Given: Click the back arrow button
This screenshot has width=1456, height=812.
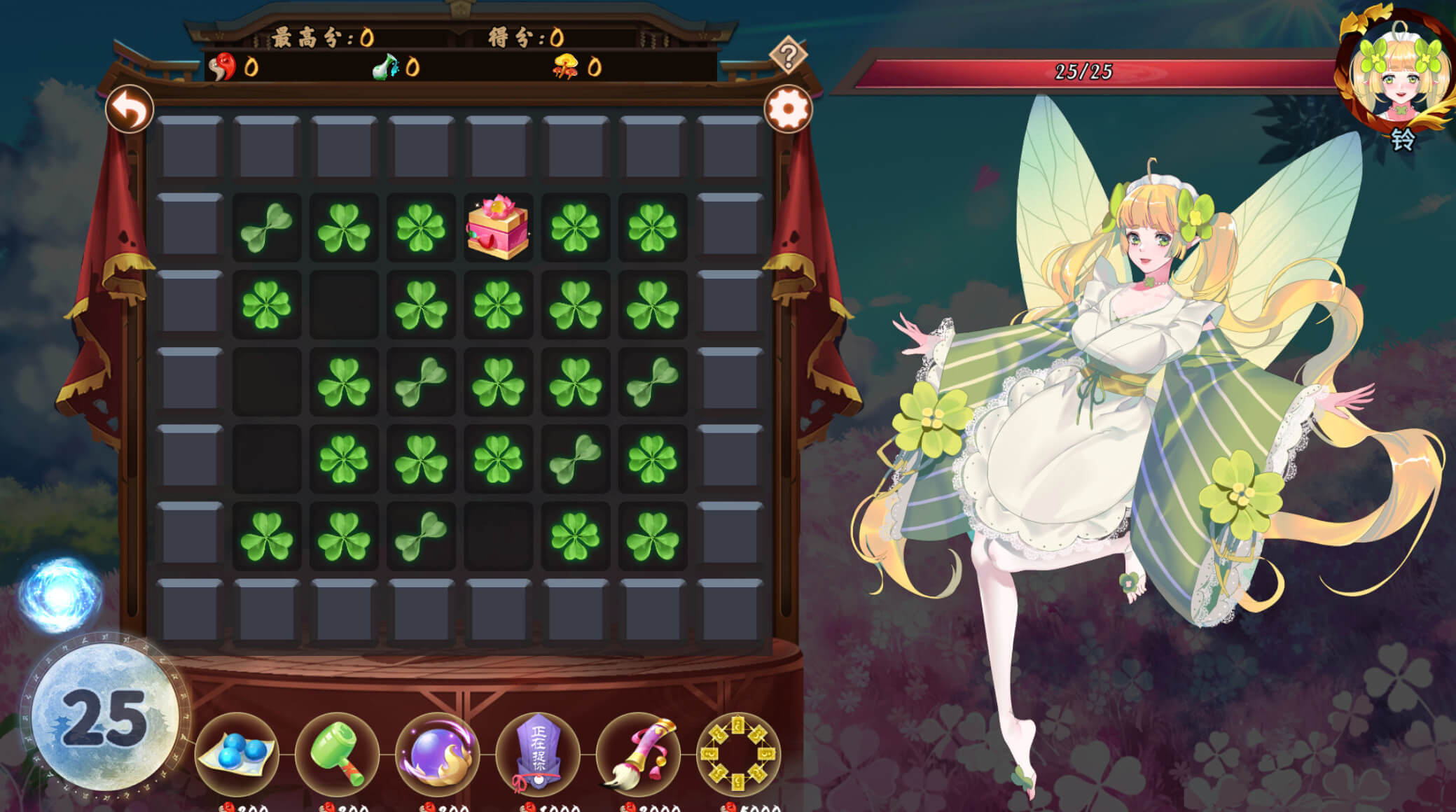Looking at the screenshot, I should pyautogui.click(x=130, y=110).
